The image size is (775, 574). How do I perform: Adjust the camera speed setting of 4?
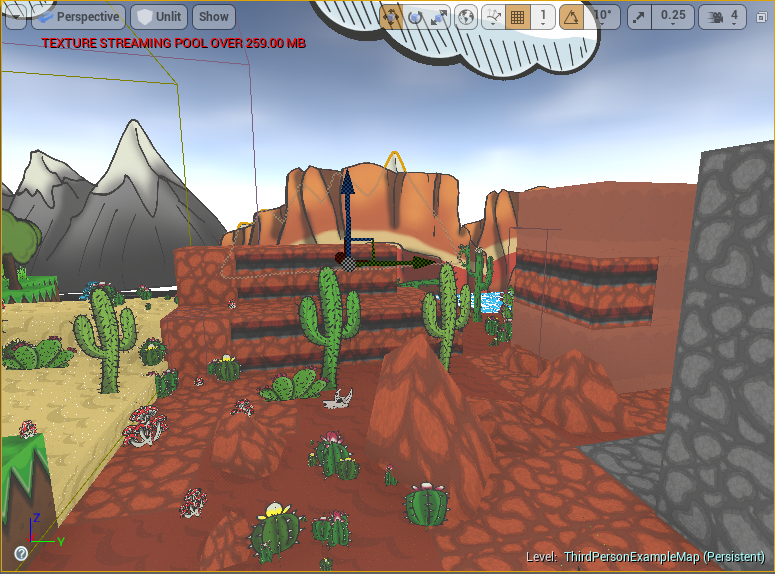[x=724, y=17]
